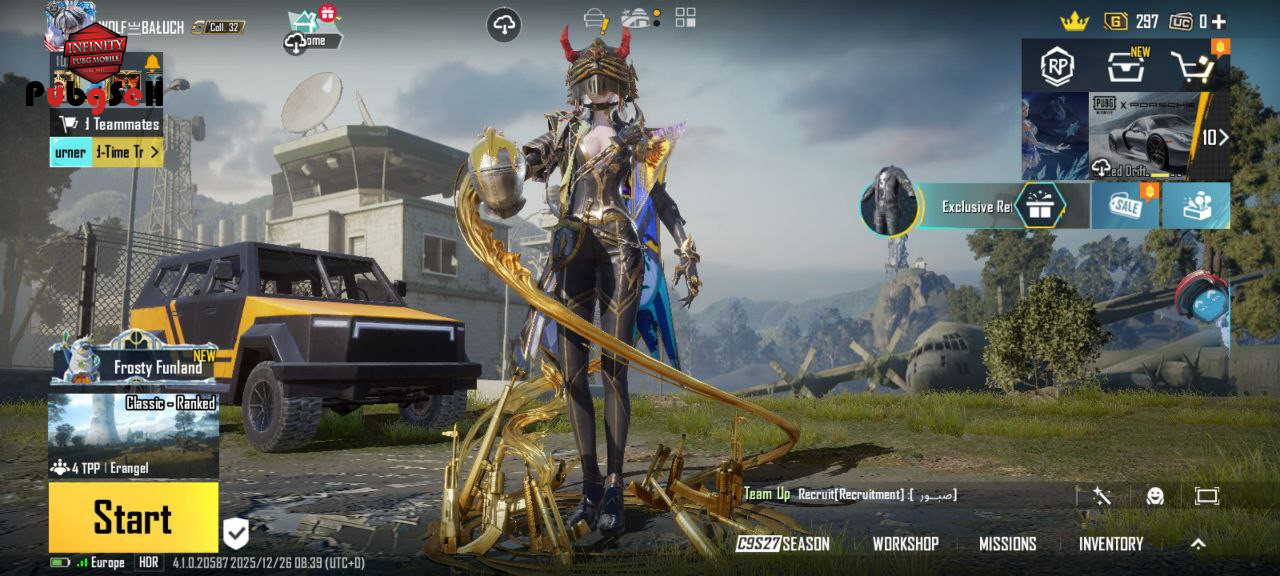Viewport: 1280px width, 576px height.
Task: Open the shopping cart store
Action: (1193, 67)
